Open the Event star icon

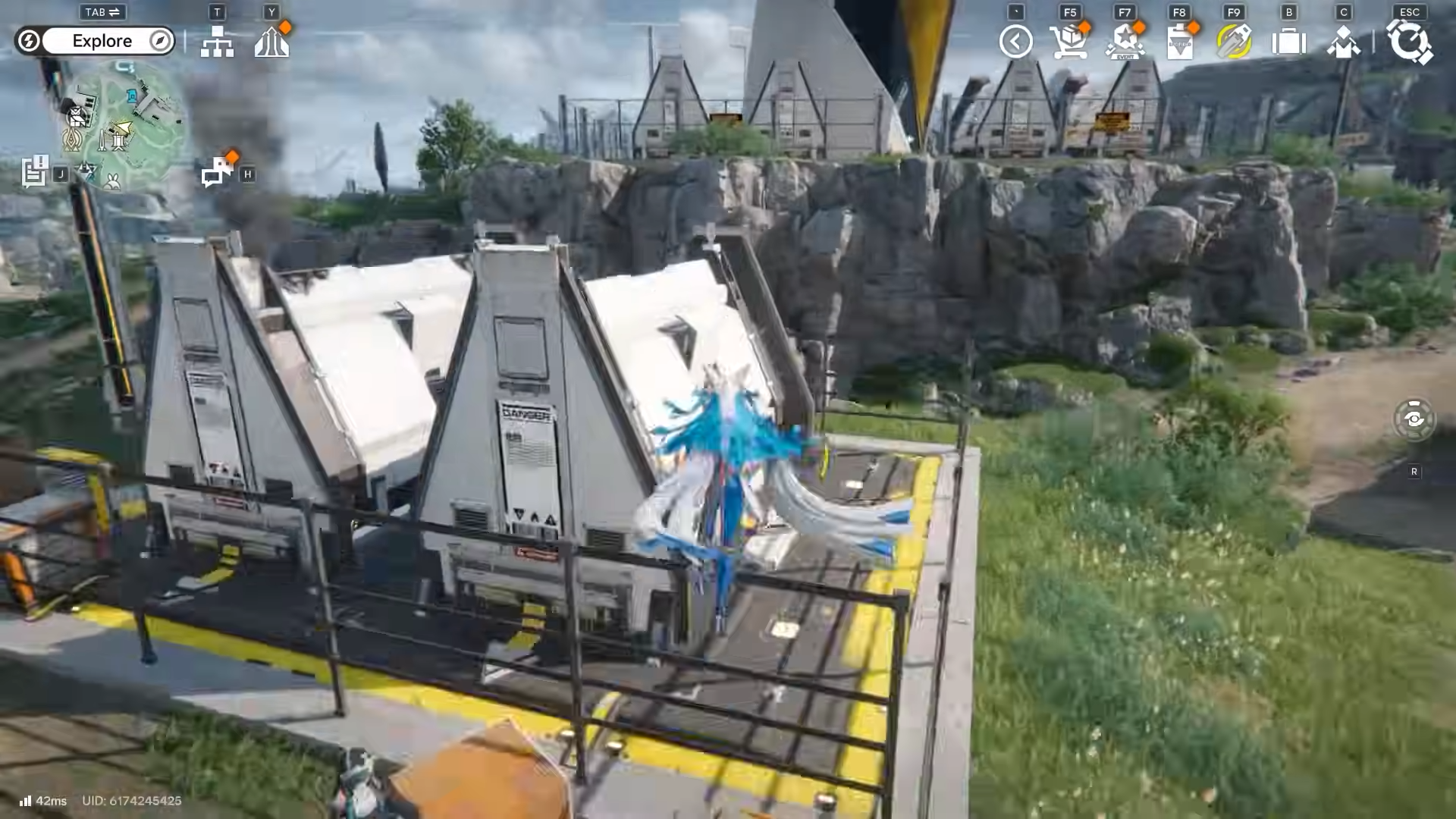pyautogui.click(x=1125, y=42)
